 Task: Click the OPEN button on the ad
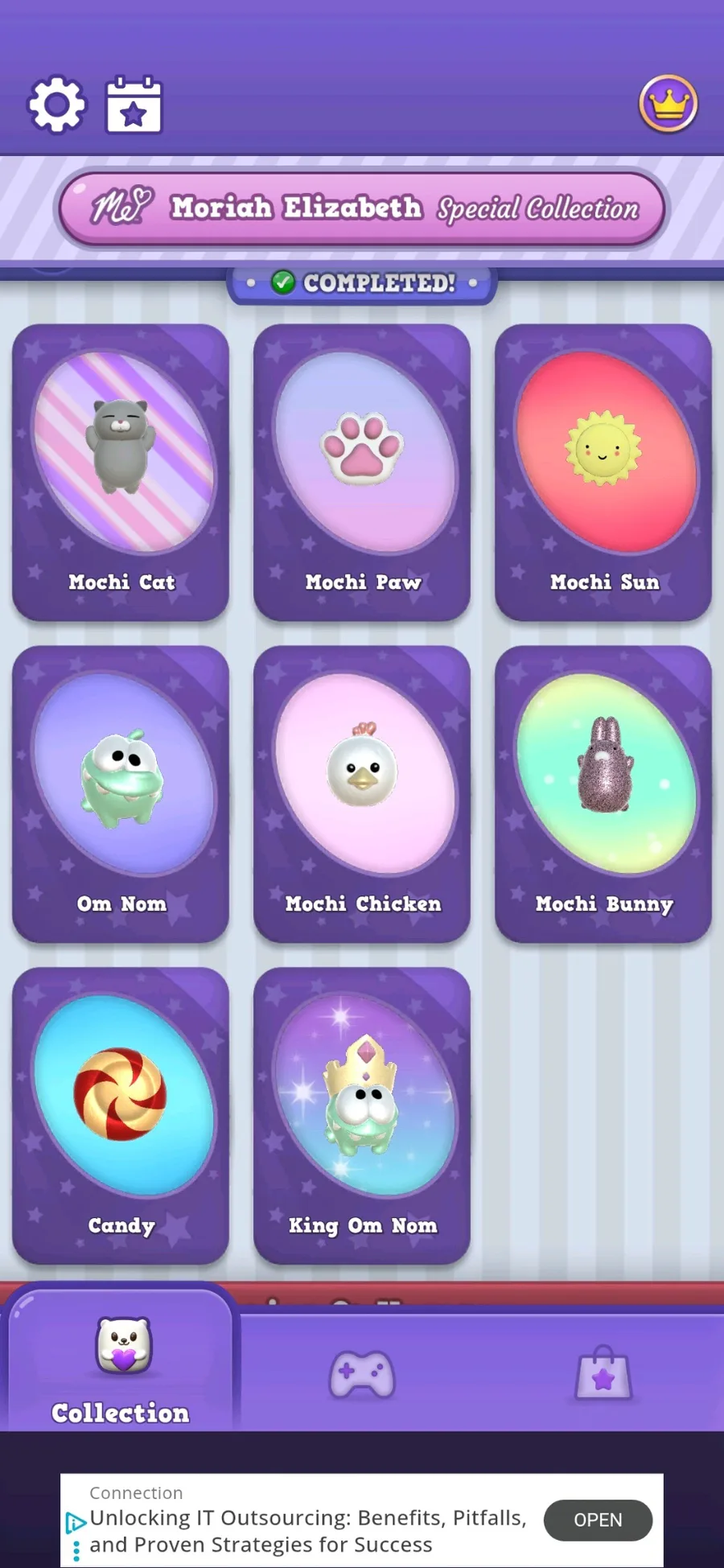coord(598,1520)
